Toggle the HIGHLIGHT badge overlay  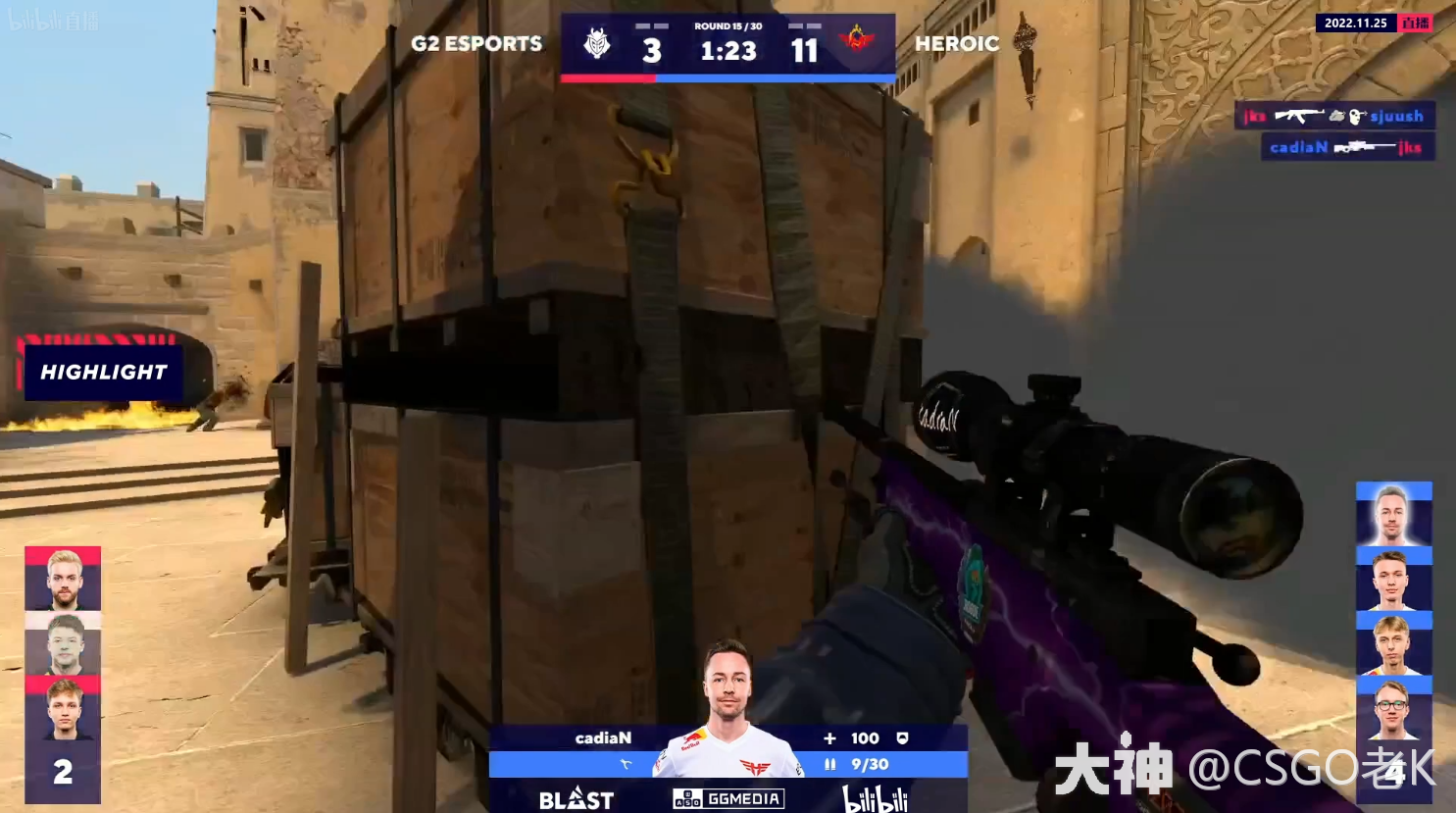(102, 372)
